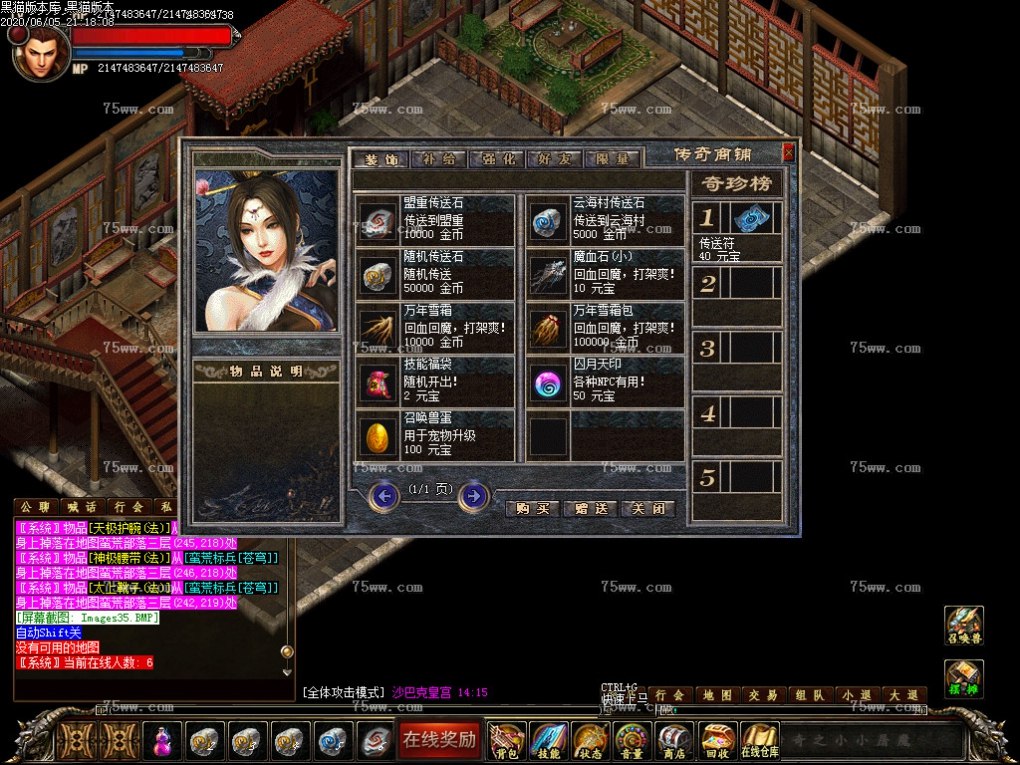The image size is (1020, 765).
Task: Select the 限量 shop tab
Action: point(611,159)
